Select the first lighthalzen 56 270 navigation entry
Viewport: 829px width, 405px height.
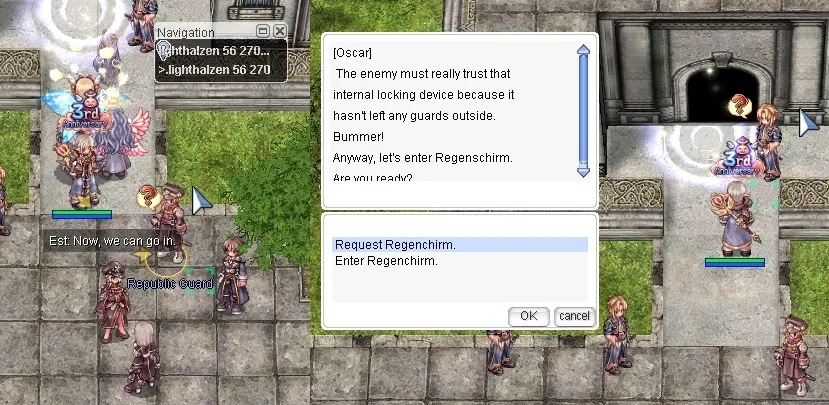coord(220,50)
